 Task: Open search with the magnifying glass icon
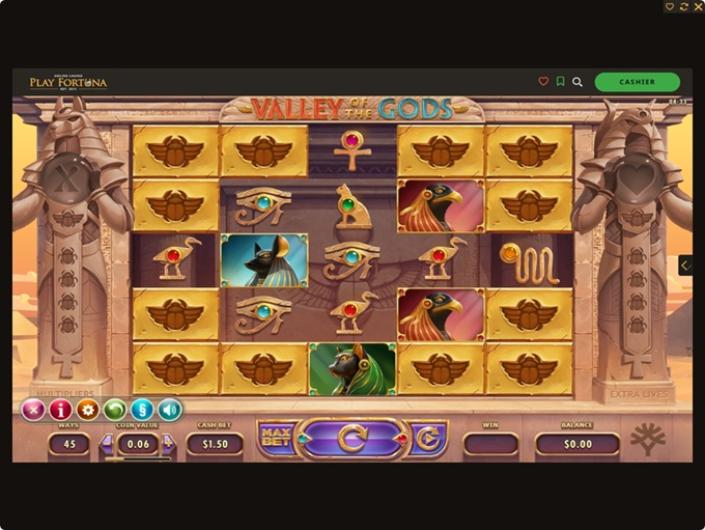pyautogui.click(x=577, y=82)
